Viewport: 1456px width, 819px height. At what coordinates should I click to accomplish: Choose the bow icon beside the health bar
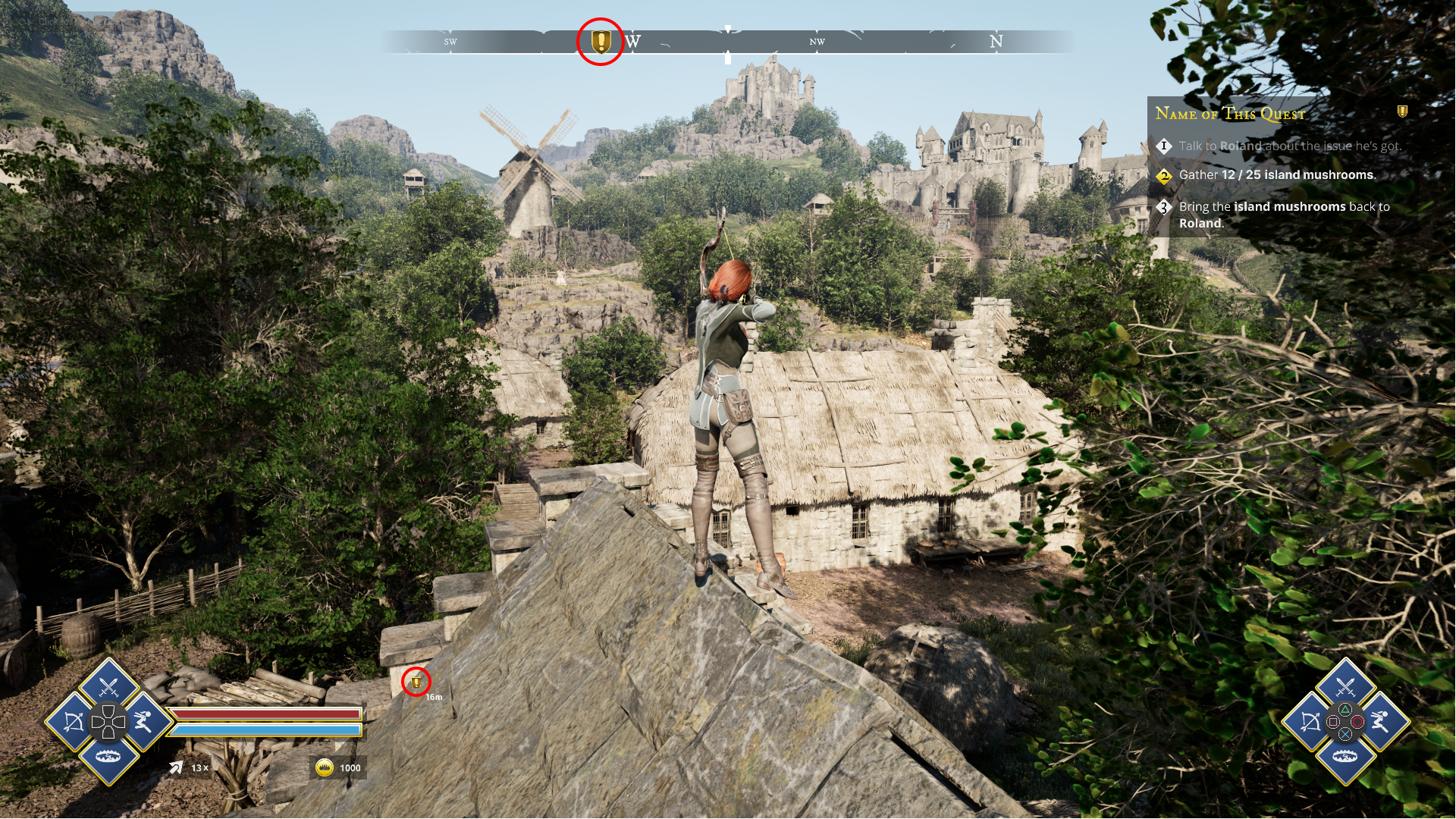tap(74, 721)
